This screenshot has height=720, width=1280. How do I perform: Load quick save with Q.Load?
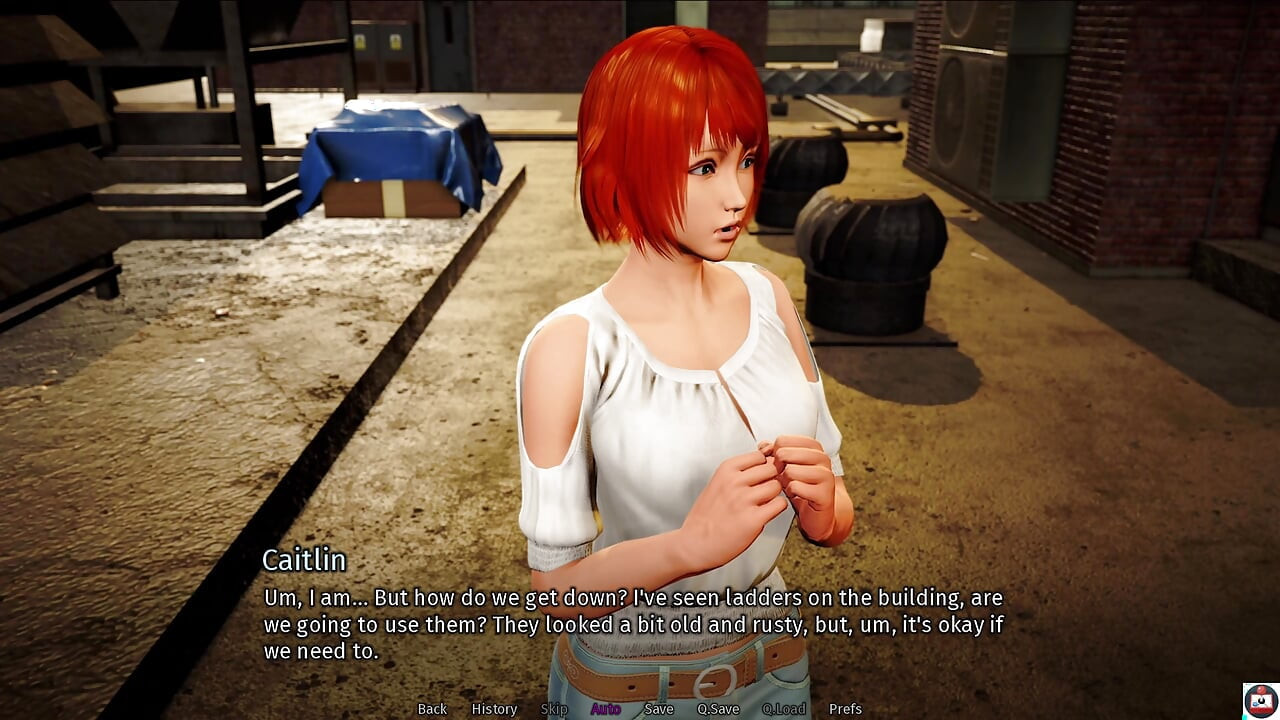[x=784, y=709]
